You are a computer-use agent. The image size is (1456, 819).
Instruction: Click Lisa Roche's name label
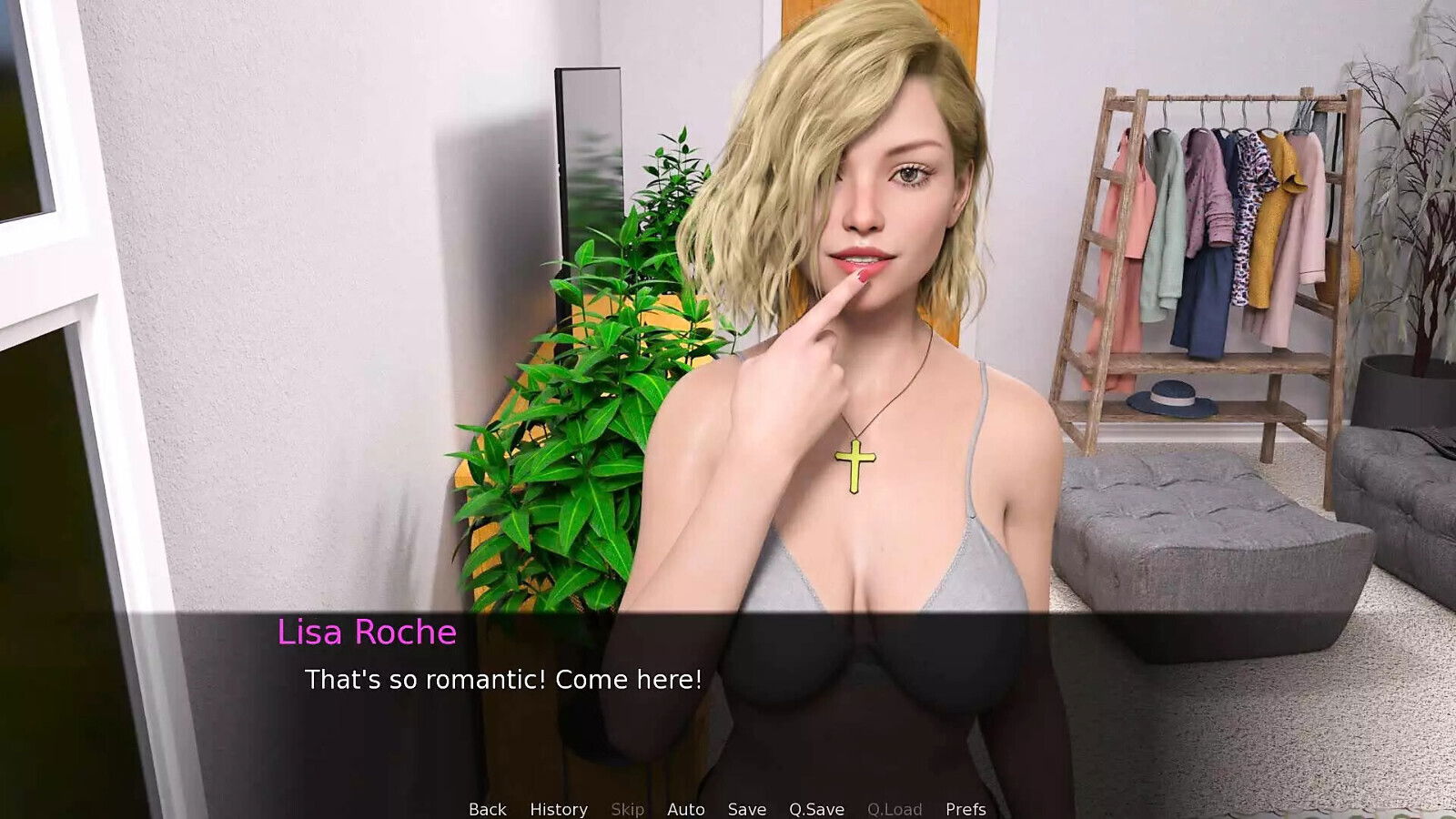365,633
